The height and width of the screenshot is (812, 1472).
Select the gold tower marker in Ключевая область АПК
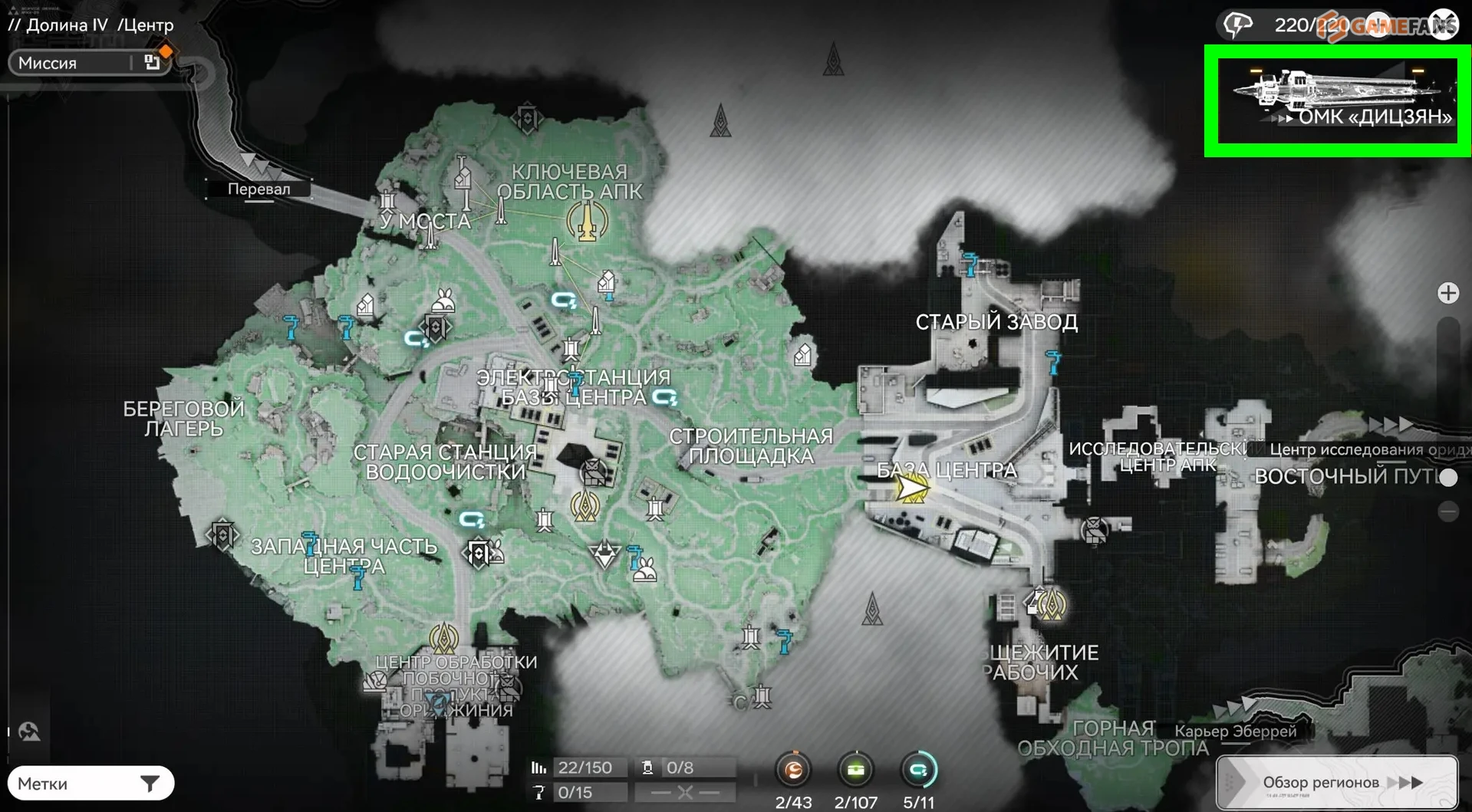(587, 222)
